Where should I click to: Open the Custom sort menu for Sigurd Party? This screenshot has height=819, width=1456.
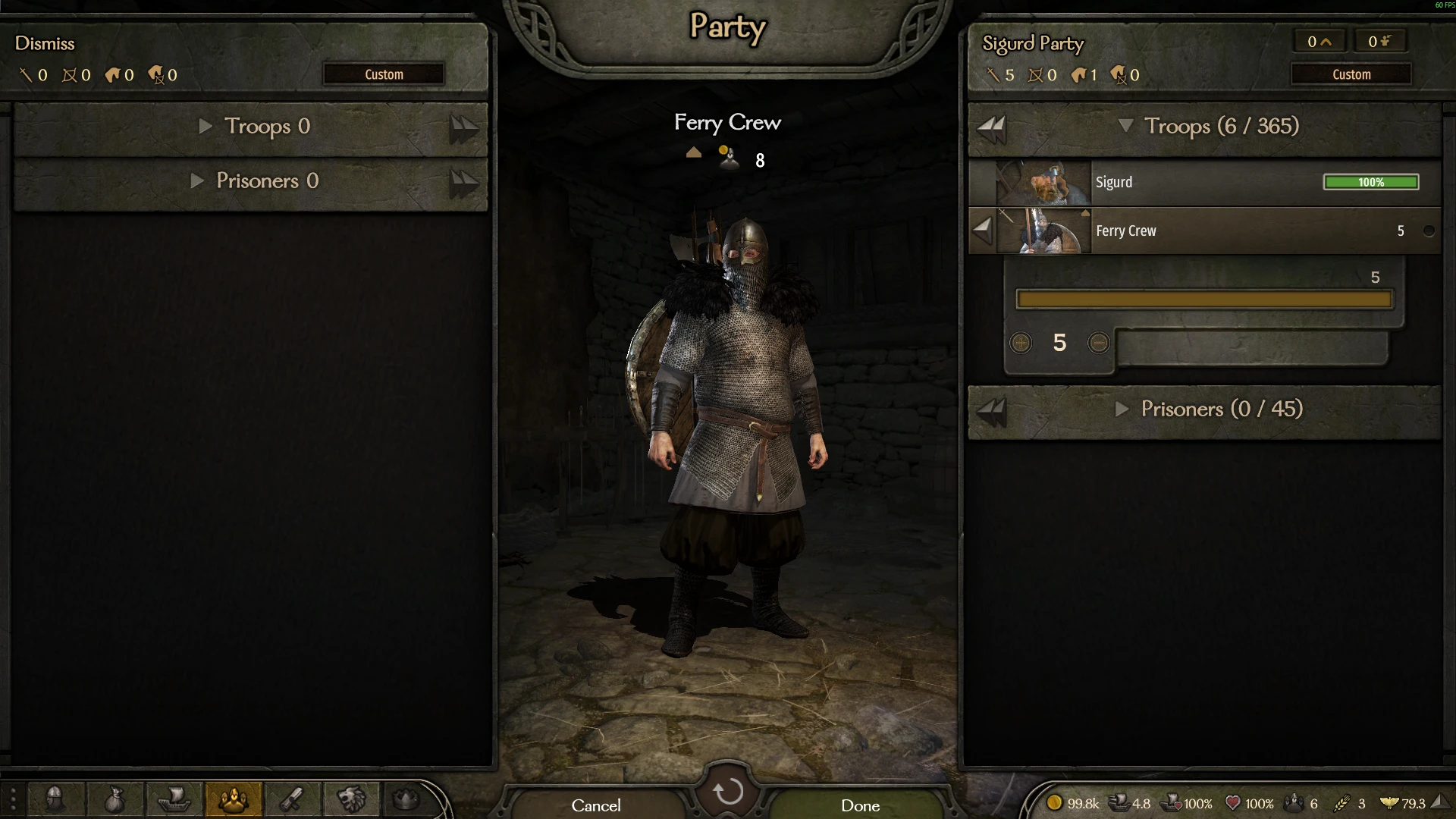click(x=1352, y=74)
